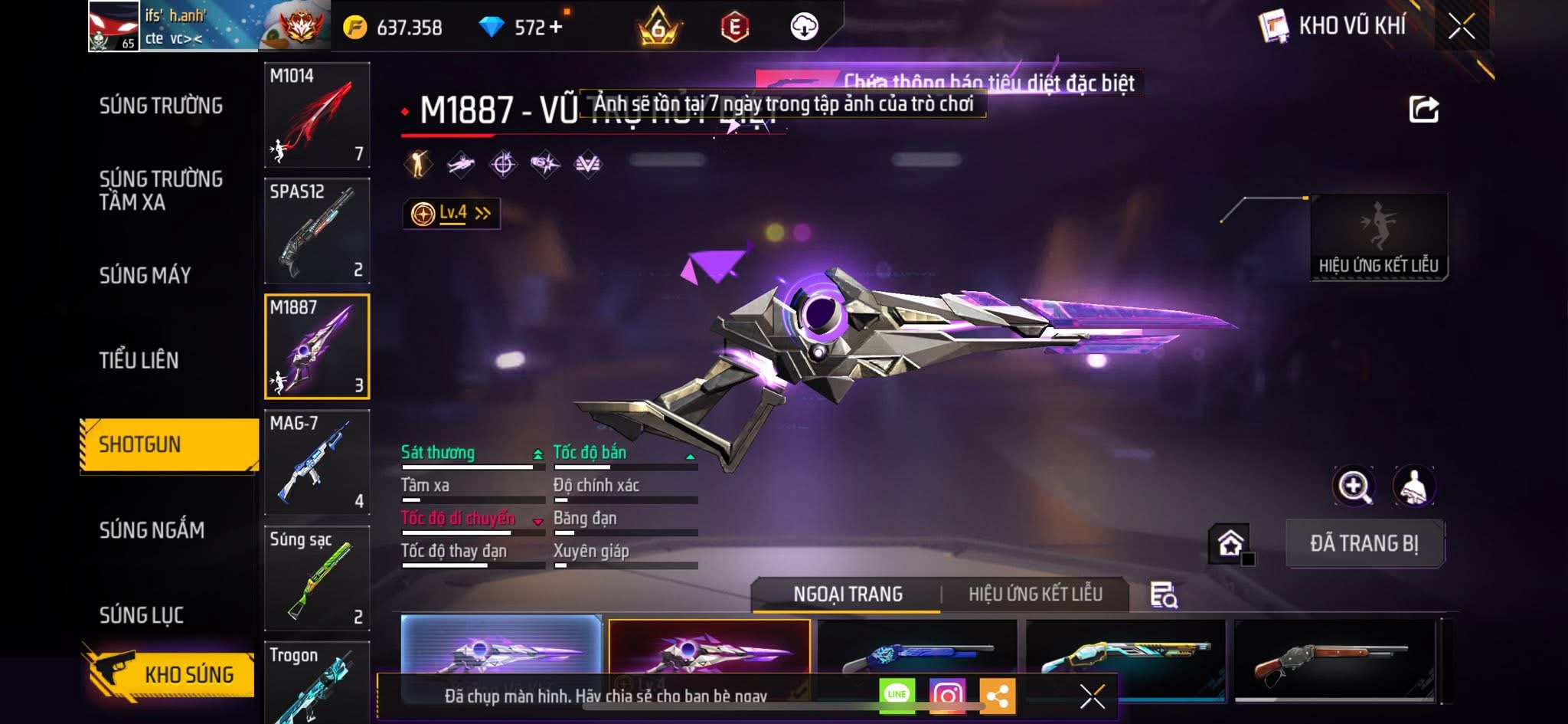
Task: Share screenshot via LINE
Action: (897, 695)
